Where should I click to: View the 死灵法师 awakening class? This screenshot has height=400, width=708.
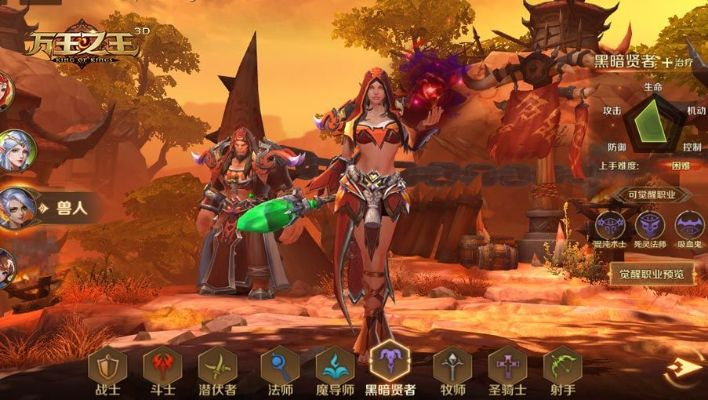(650, 225)
